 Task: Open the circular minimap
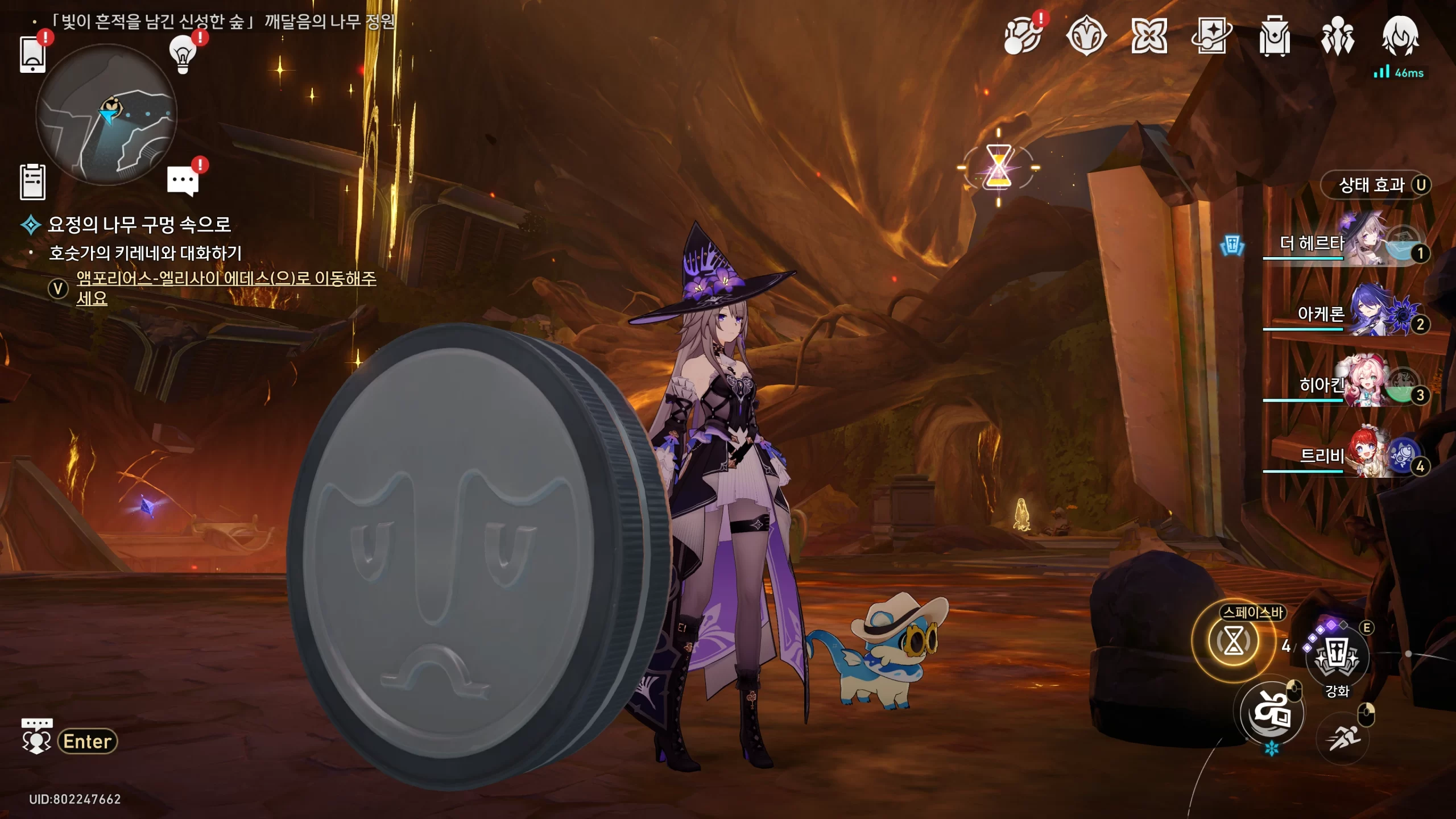tap(106, 115)
